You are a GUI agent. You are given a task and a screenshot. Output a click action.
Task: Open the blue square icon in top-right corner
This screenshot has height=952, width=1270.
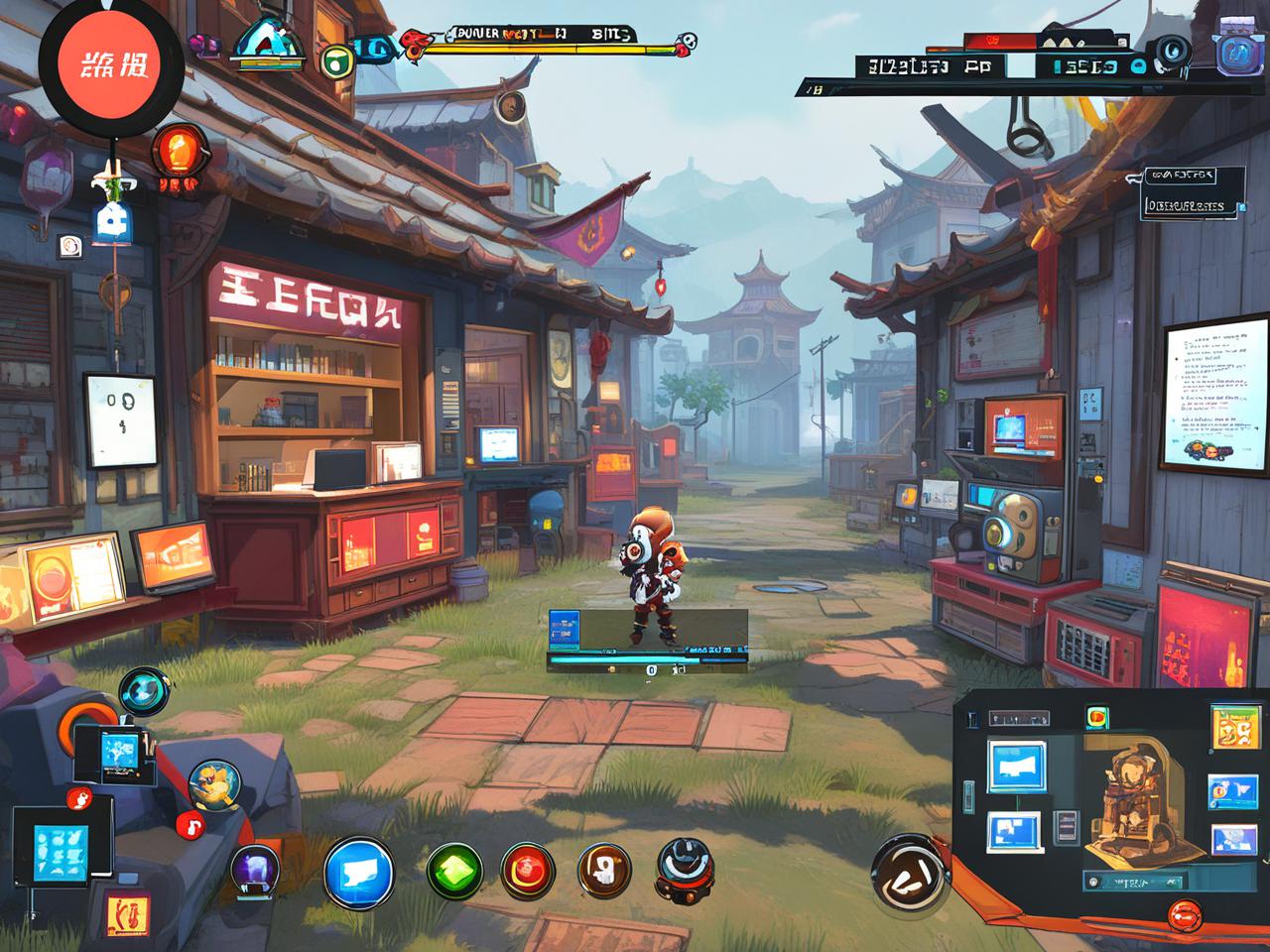(1239, 51)
